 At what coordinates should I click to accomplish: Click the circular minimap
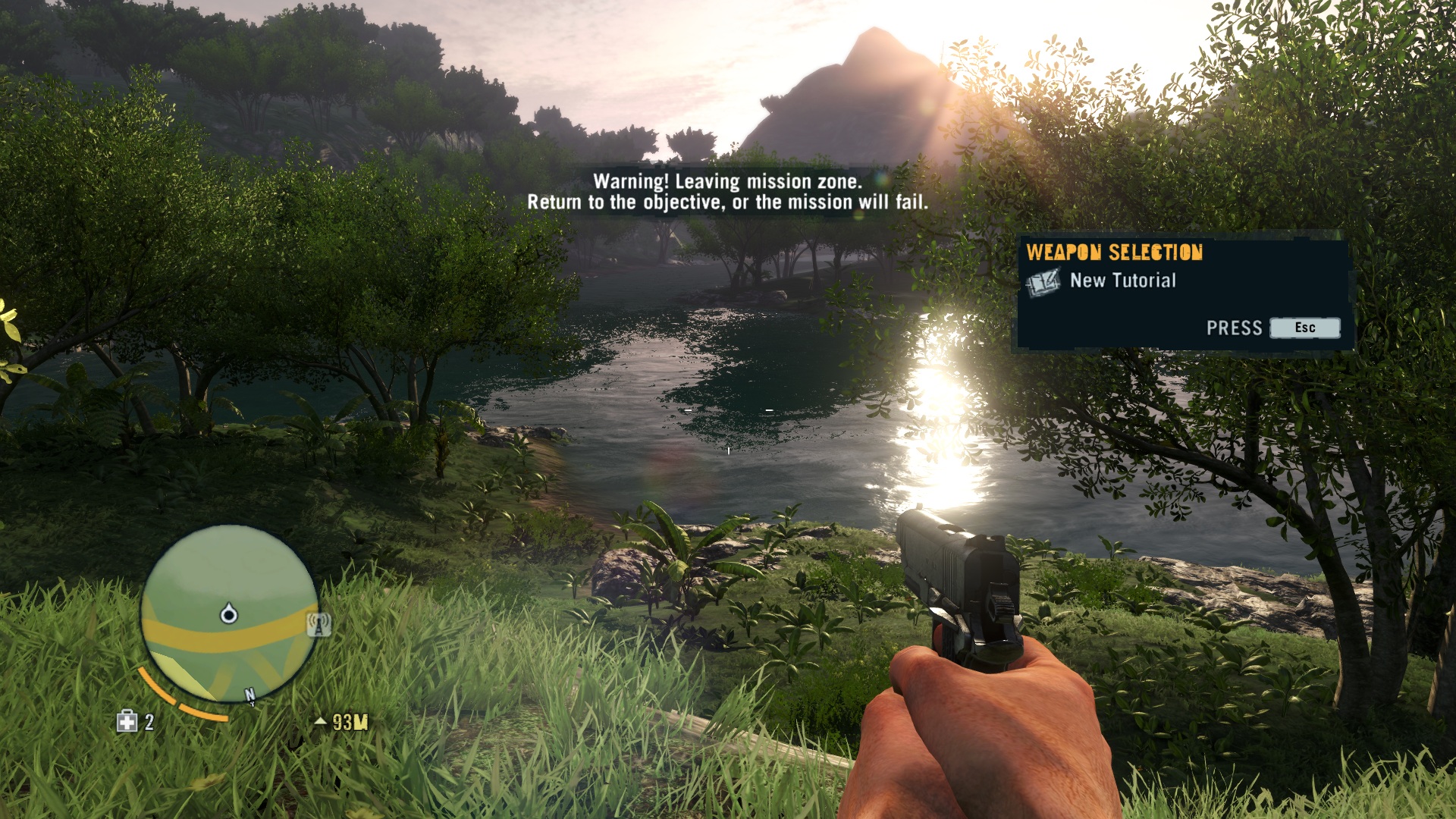(228, 613)
